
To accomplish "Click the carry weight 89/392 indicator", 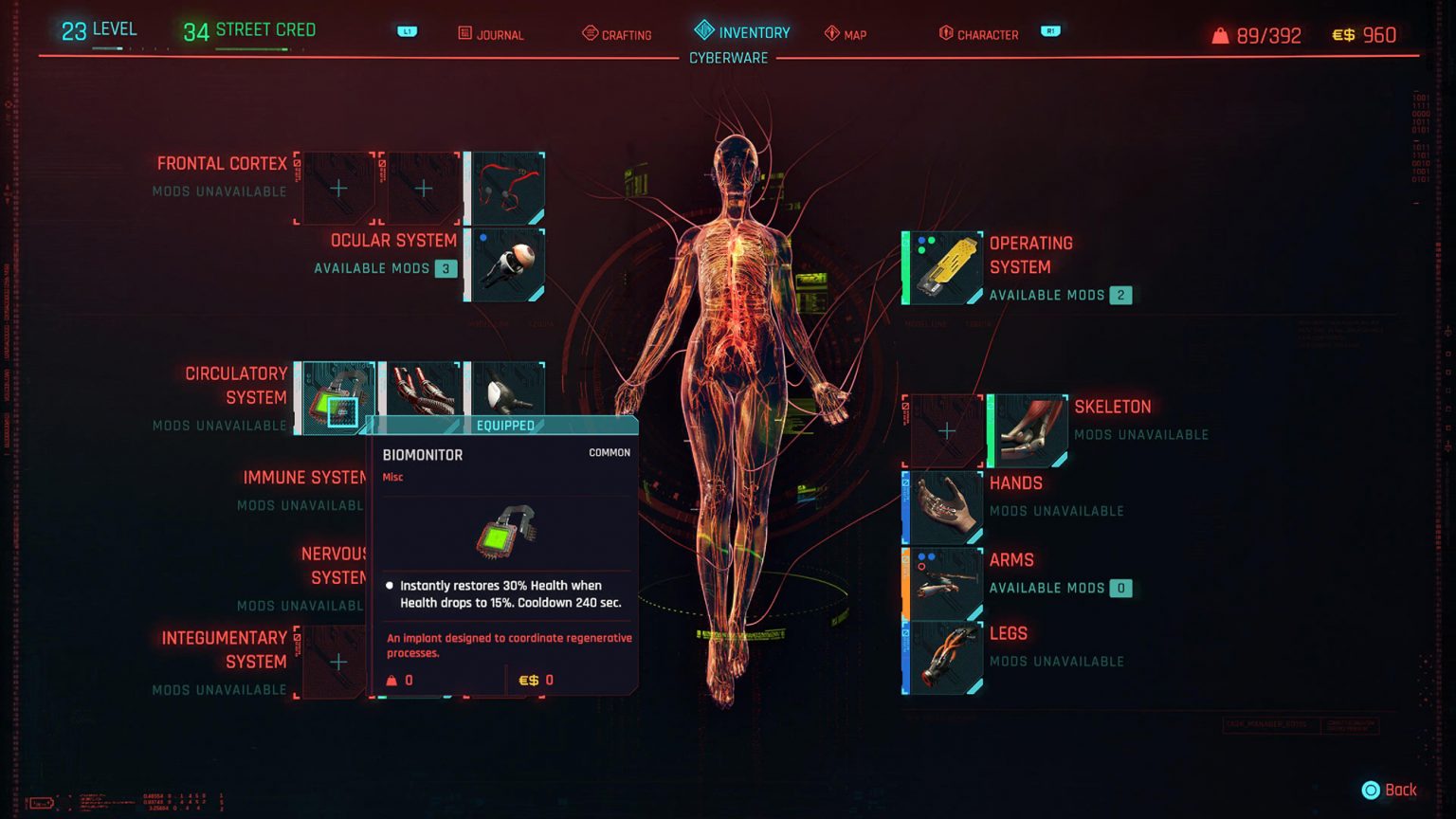I will click(1256, 35).
